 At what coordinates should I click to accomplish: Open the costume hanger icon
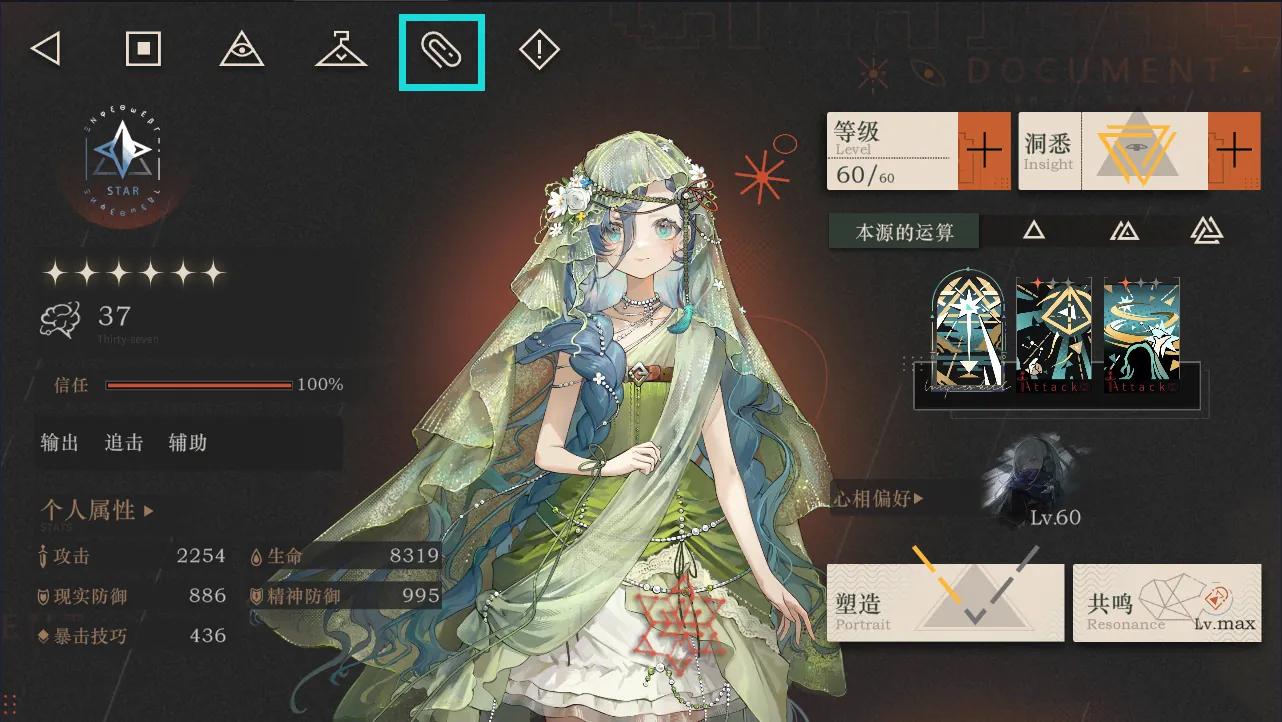click(340, 50)
